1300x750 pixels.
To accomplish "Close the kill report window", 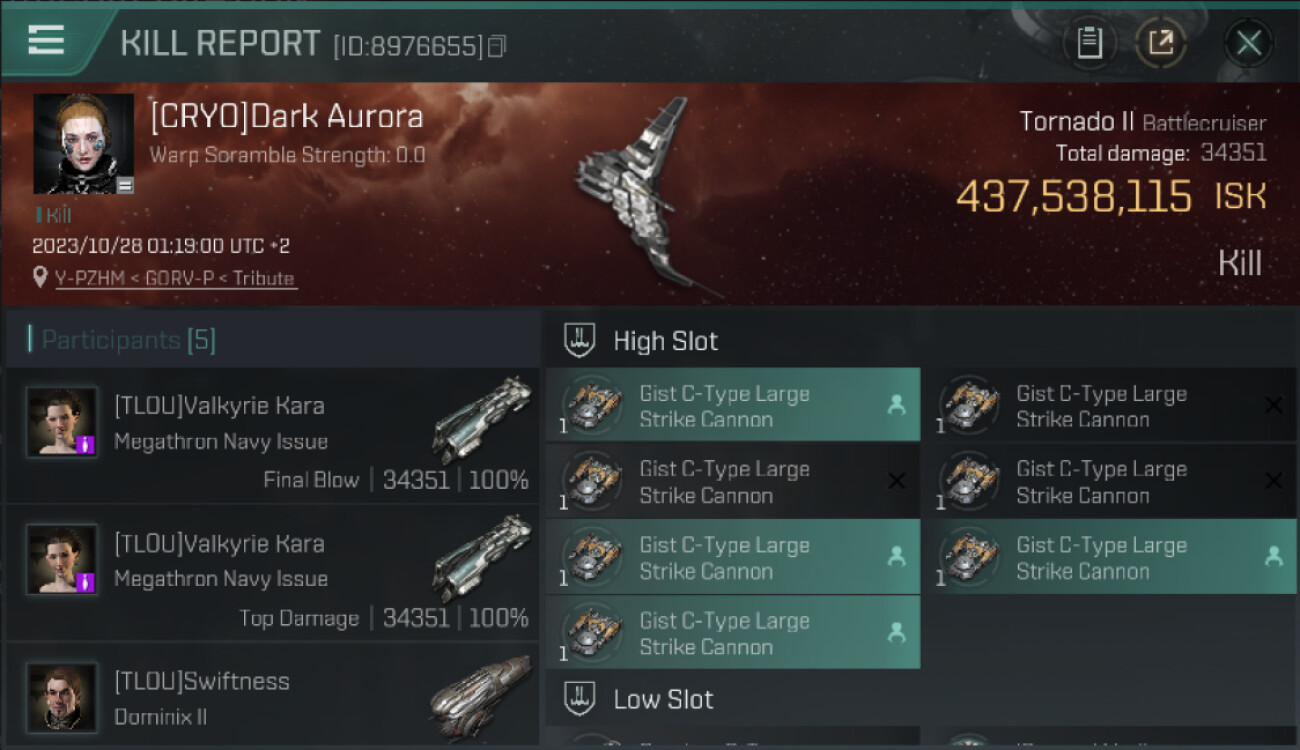I will [1248, 43].
